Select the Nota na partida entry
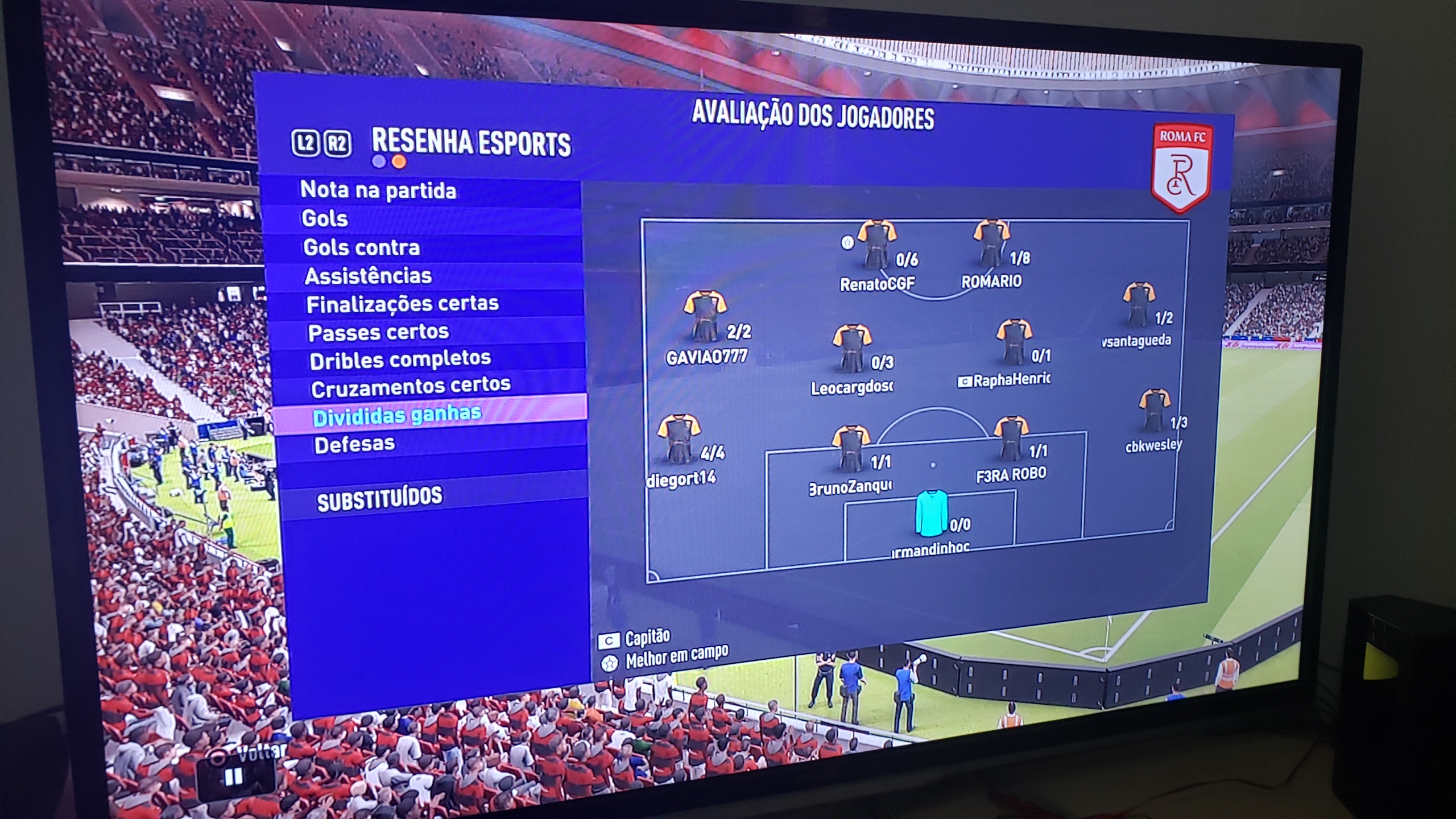1456x819 pixels. click(378, 190)
